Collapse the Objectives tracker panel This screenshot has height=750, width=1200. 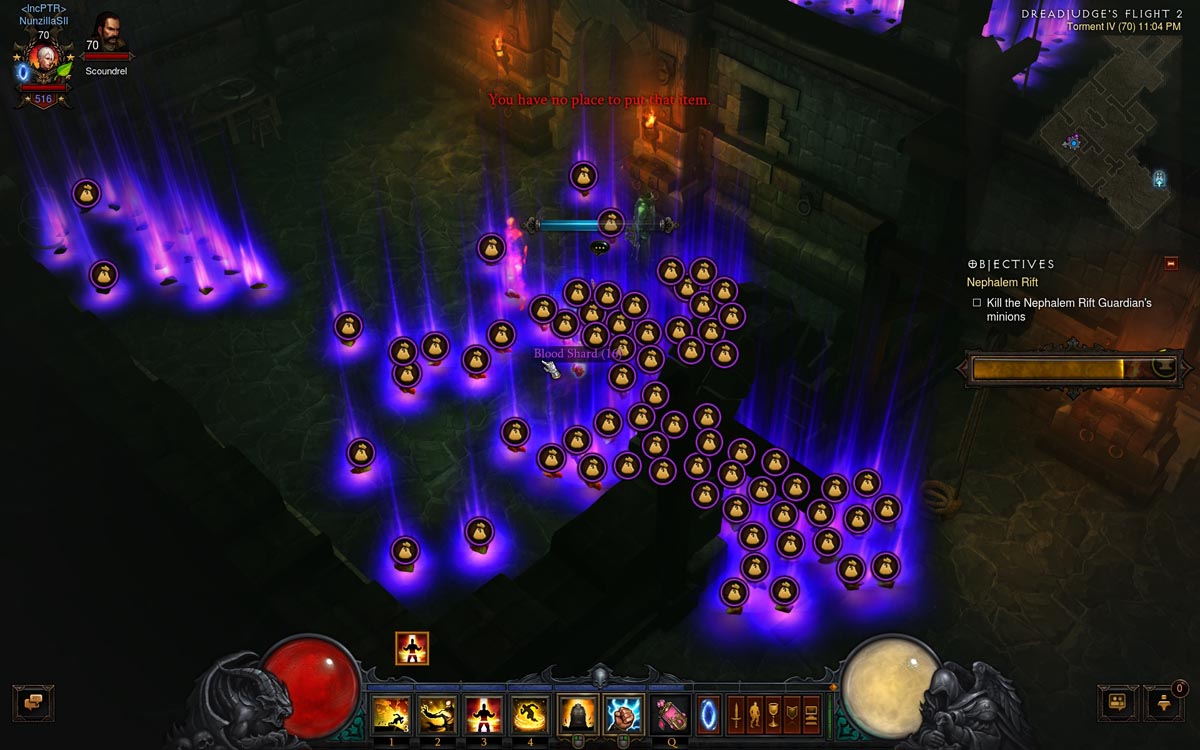1171,264
